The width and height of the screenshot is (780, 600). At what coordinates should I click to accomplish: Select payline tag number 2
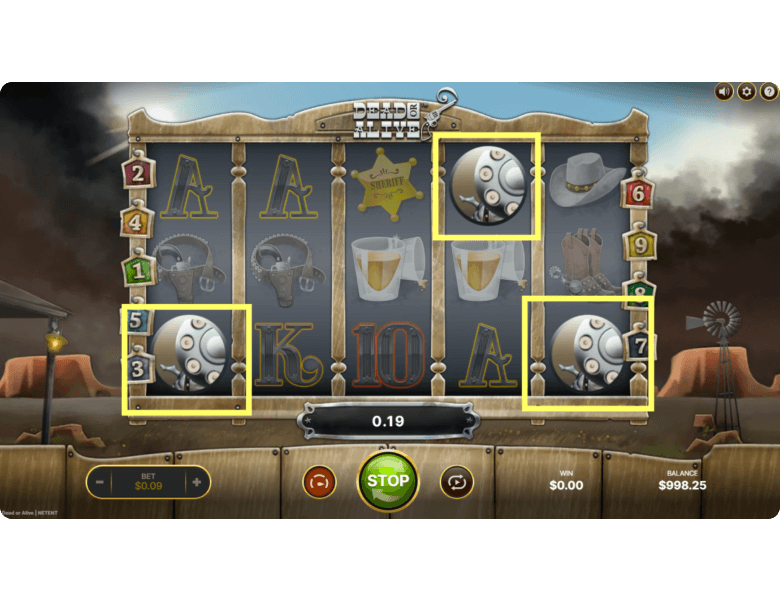click(x=138, y=173)
